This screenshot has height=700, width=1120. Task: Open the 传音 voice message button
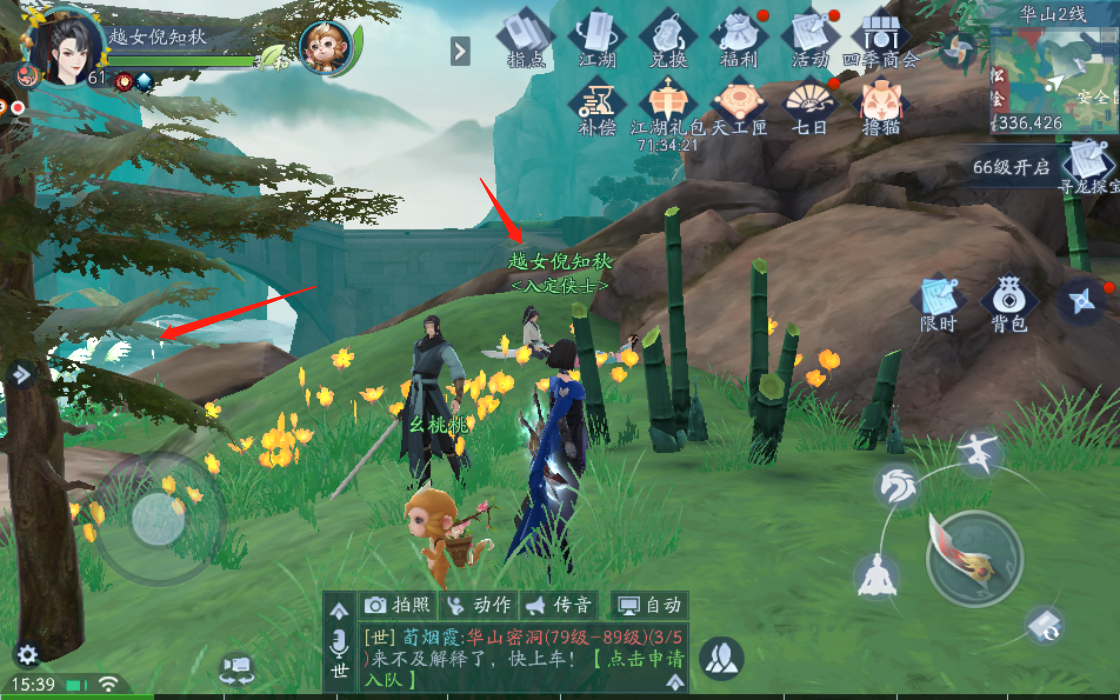(560, 605)
